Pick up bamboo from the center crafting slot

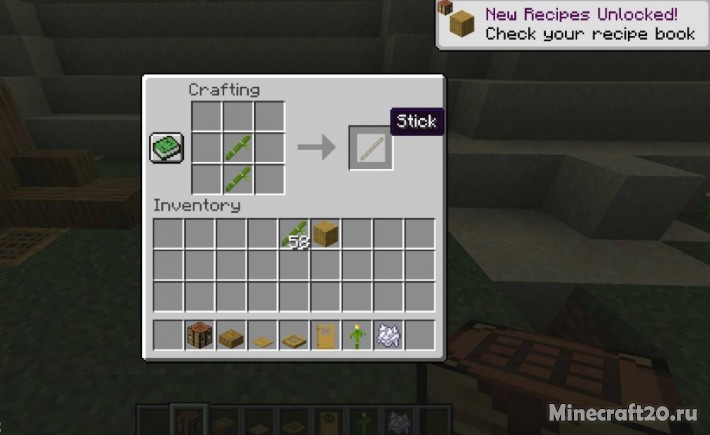[237, 148]
